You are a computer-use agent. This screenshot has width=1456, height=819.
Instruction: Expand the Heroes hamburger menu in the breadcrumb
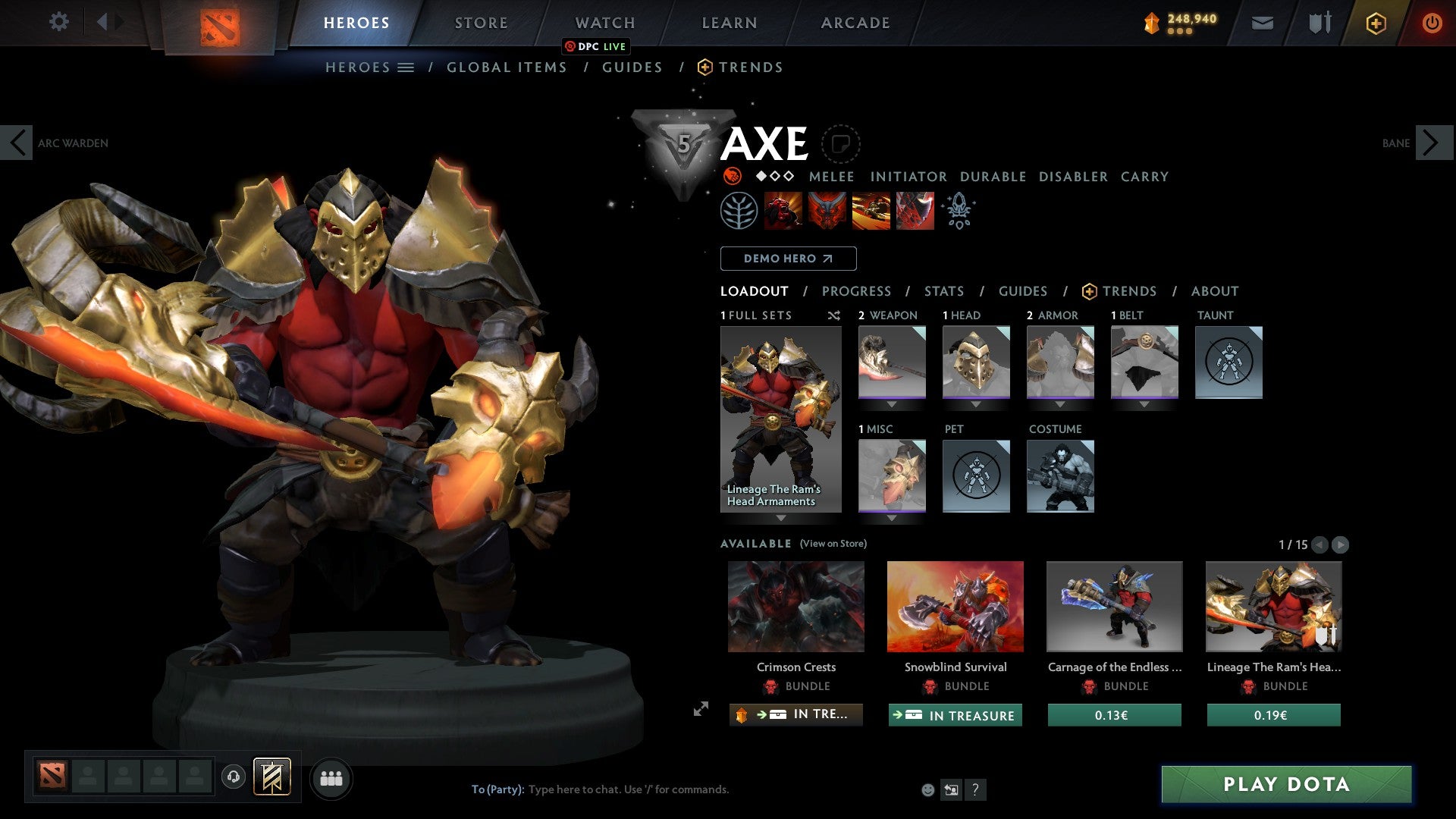[x=405, y=67]
